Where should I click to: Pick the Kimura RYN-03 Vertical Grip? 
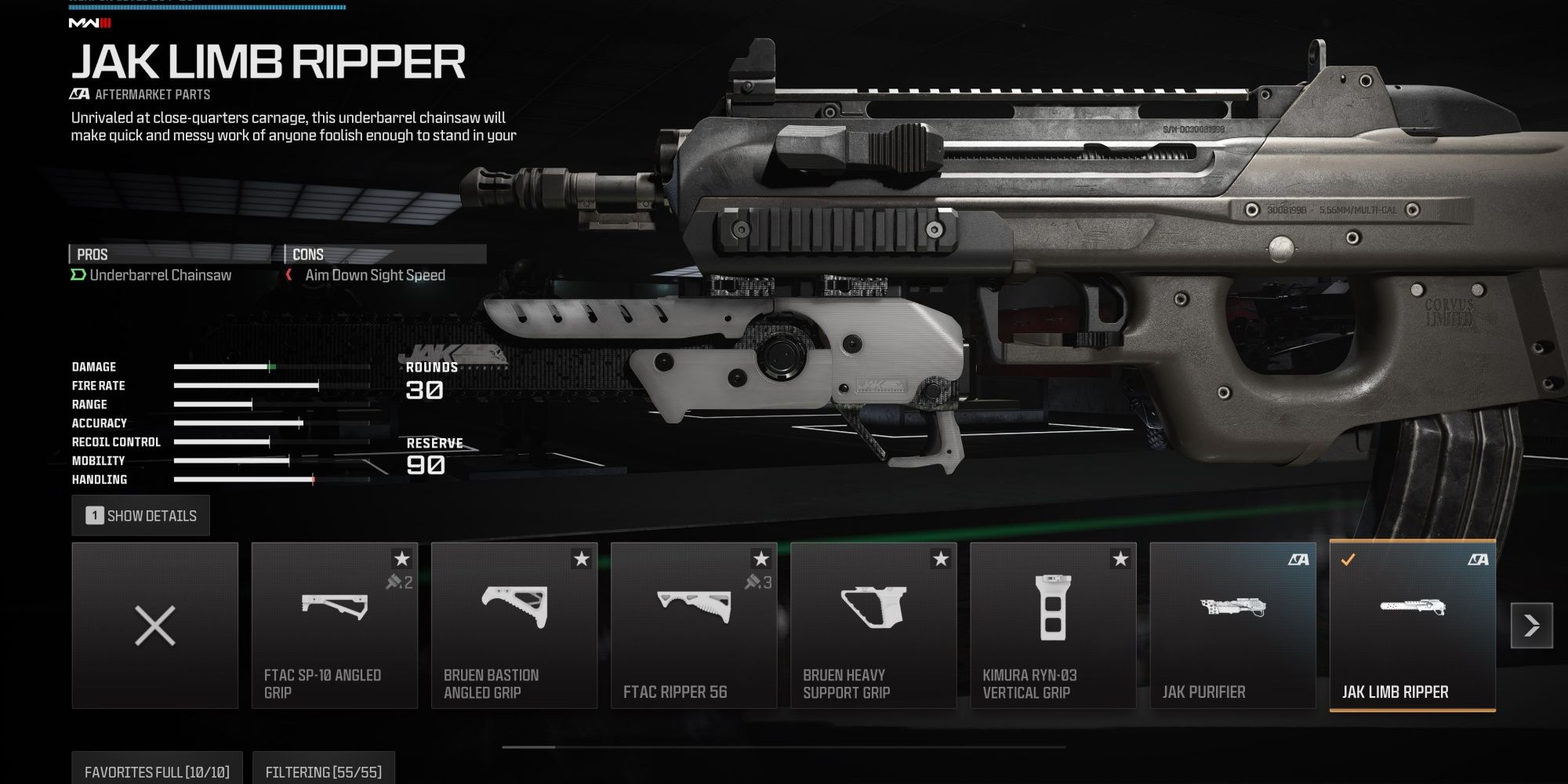1053,626
